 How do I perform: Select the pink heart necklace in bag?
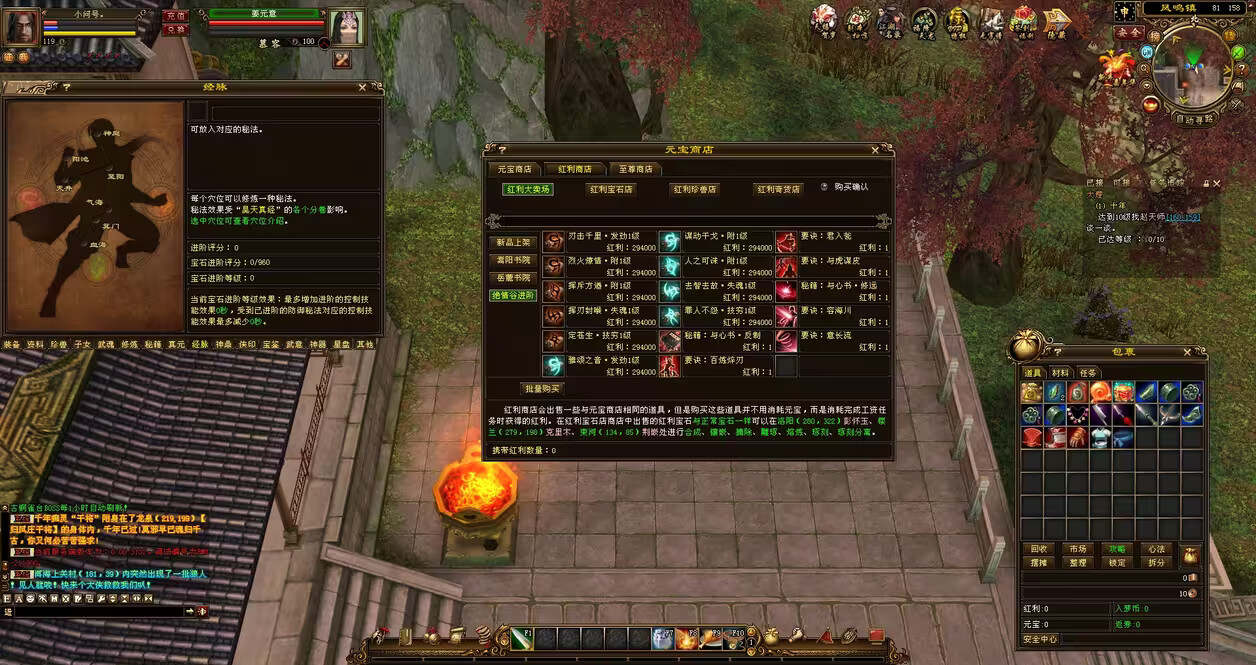point(1078,415)
